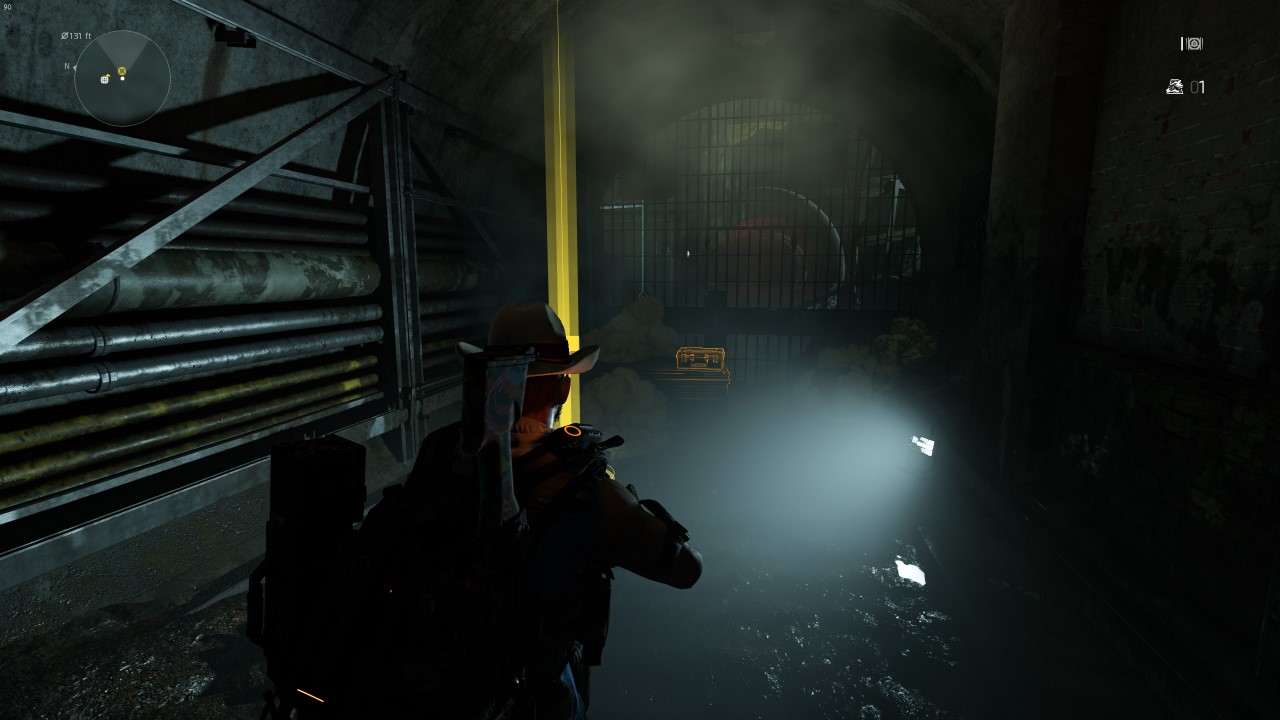1280x720 pixels.
Task: Click the armor kit counter digit 1
Action: 1203,87
